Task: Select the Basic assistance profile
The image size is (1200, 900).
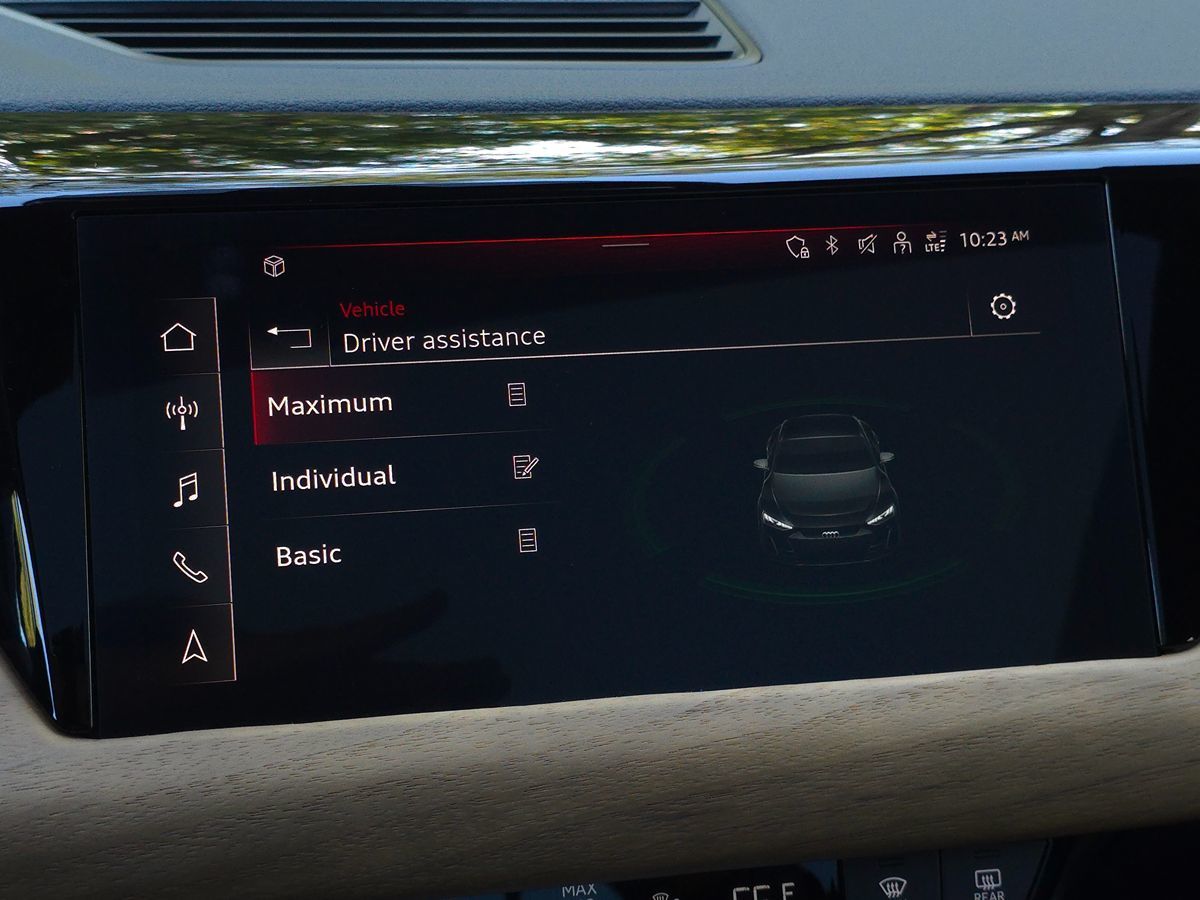Action: (309, 555)
